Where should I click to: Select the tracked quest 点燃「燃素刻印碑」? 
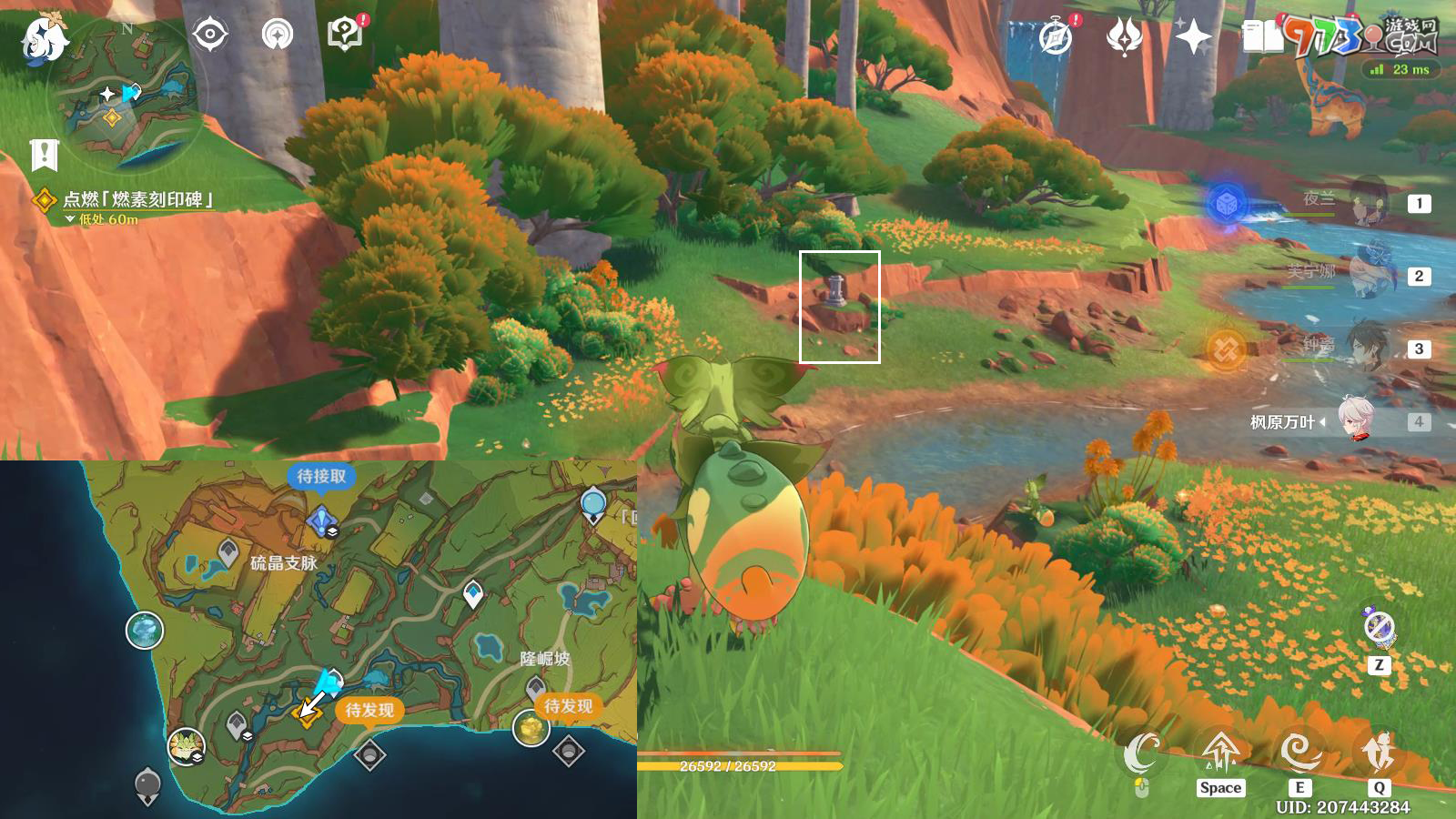click(x=136, y=199)
